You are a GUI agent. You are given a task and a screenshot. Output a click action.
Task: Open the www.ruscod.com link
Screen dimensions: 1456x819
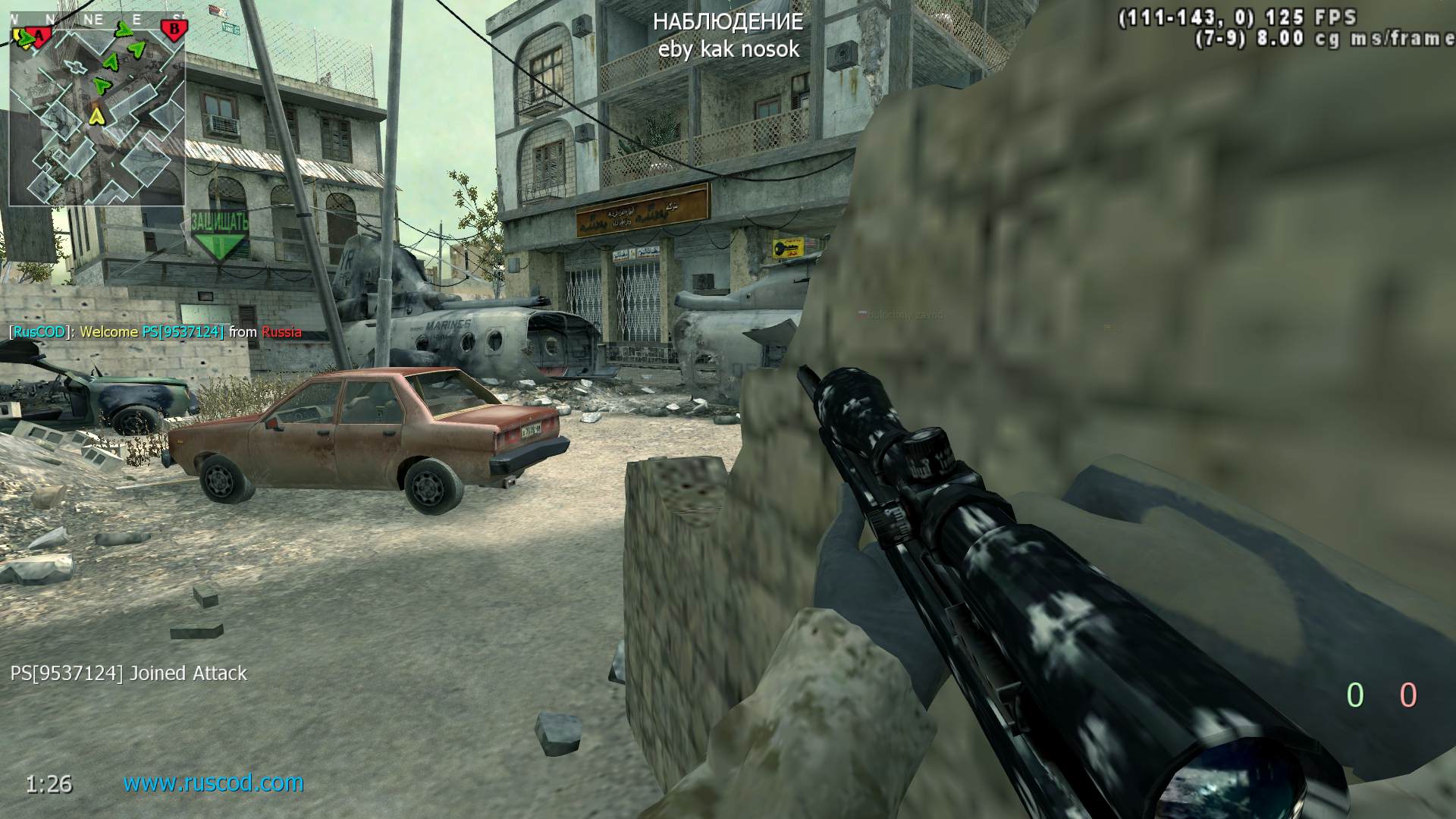tap(213, 783)
